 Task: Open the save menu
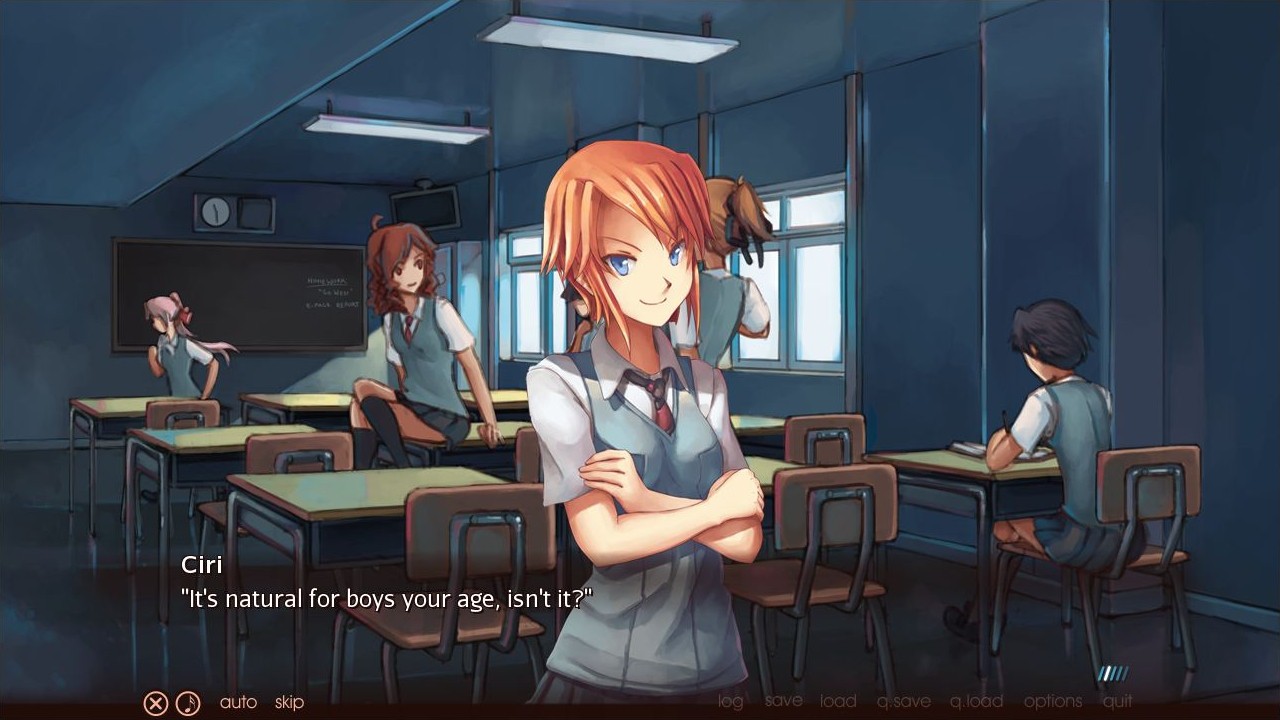(783, 701)
